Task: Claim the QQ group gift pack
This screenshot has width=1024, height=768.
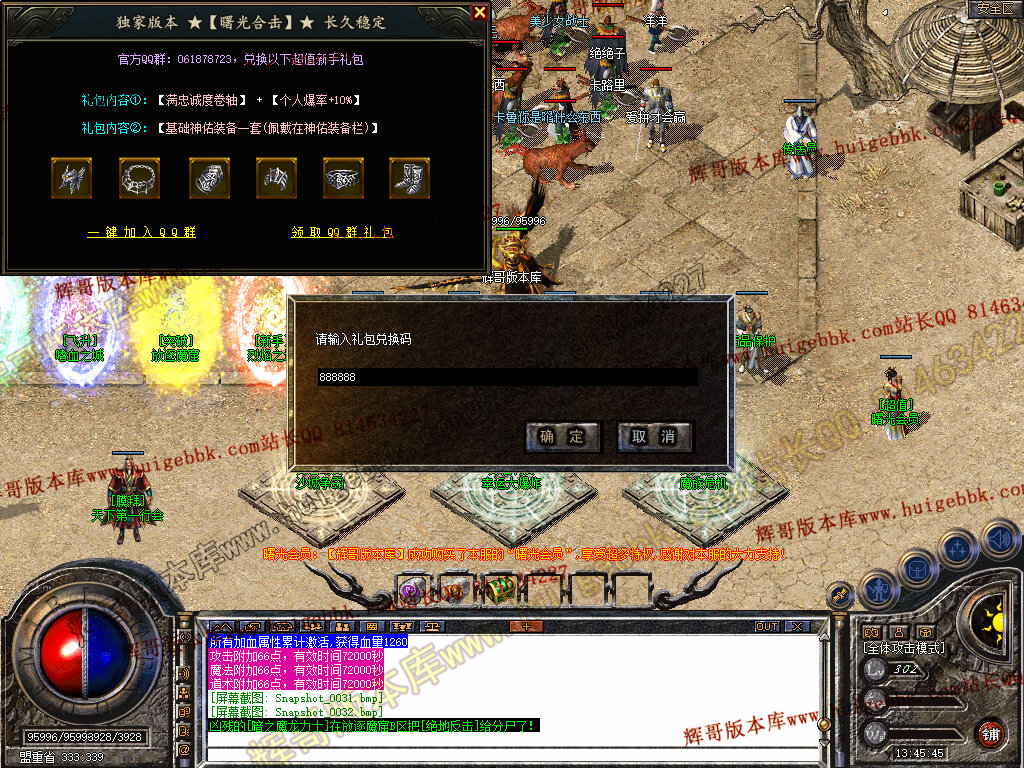Action: click(343, 232)
